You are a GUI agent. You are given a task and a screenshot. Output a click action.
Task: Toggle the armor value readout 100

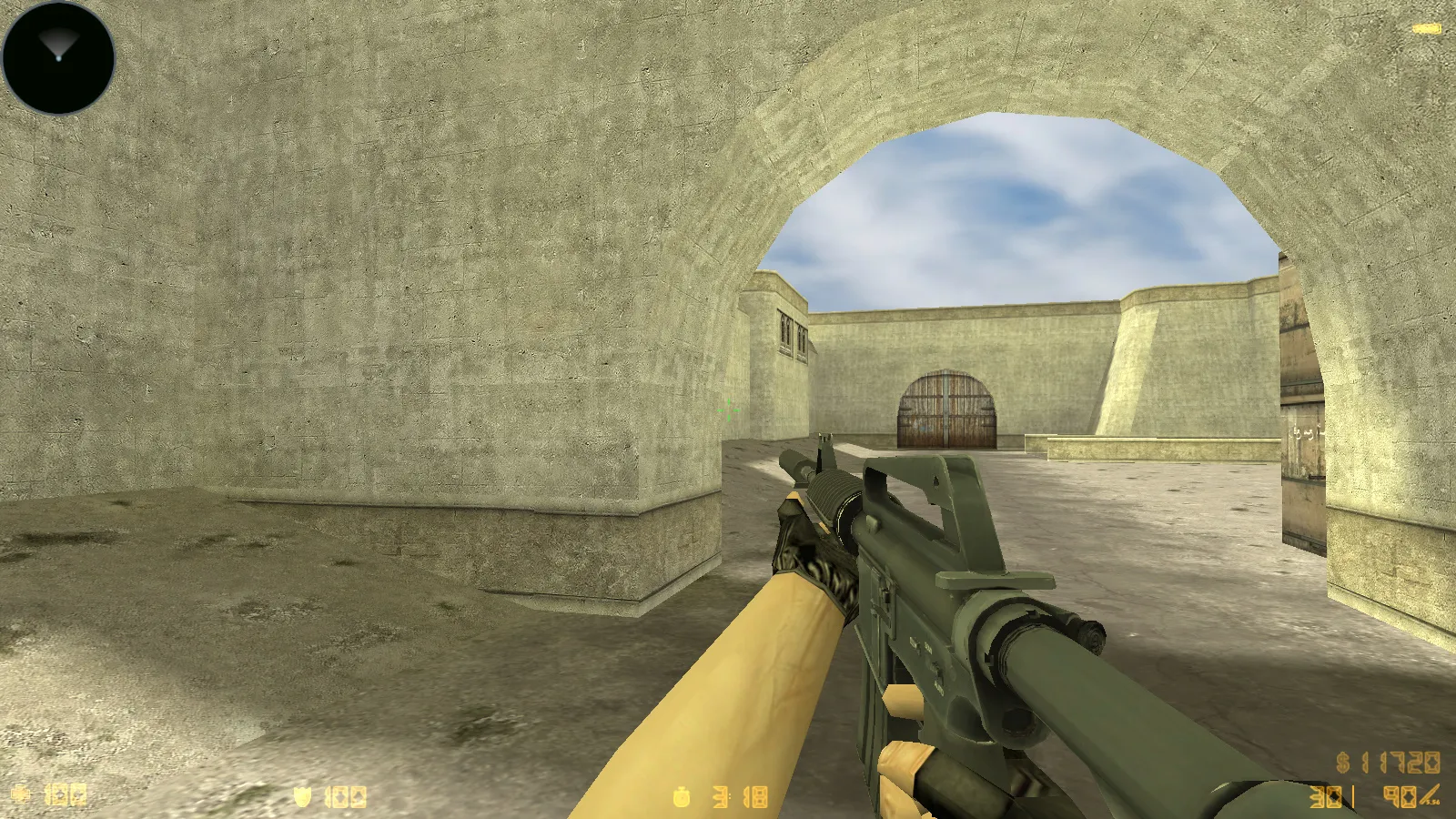[346, 796]
